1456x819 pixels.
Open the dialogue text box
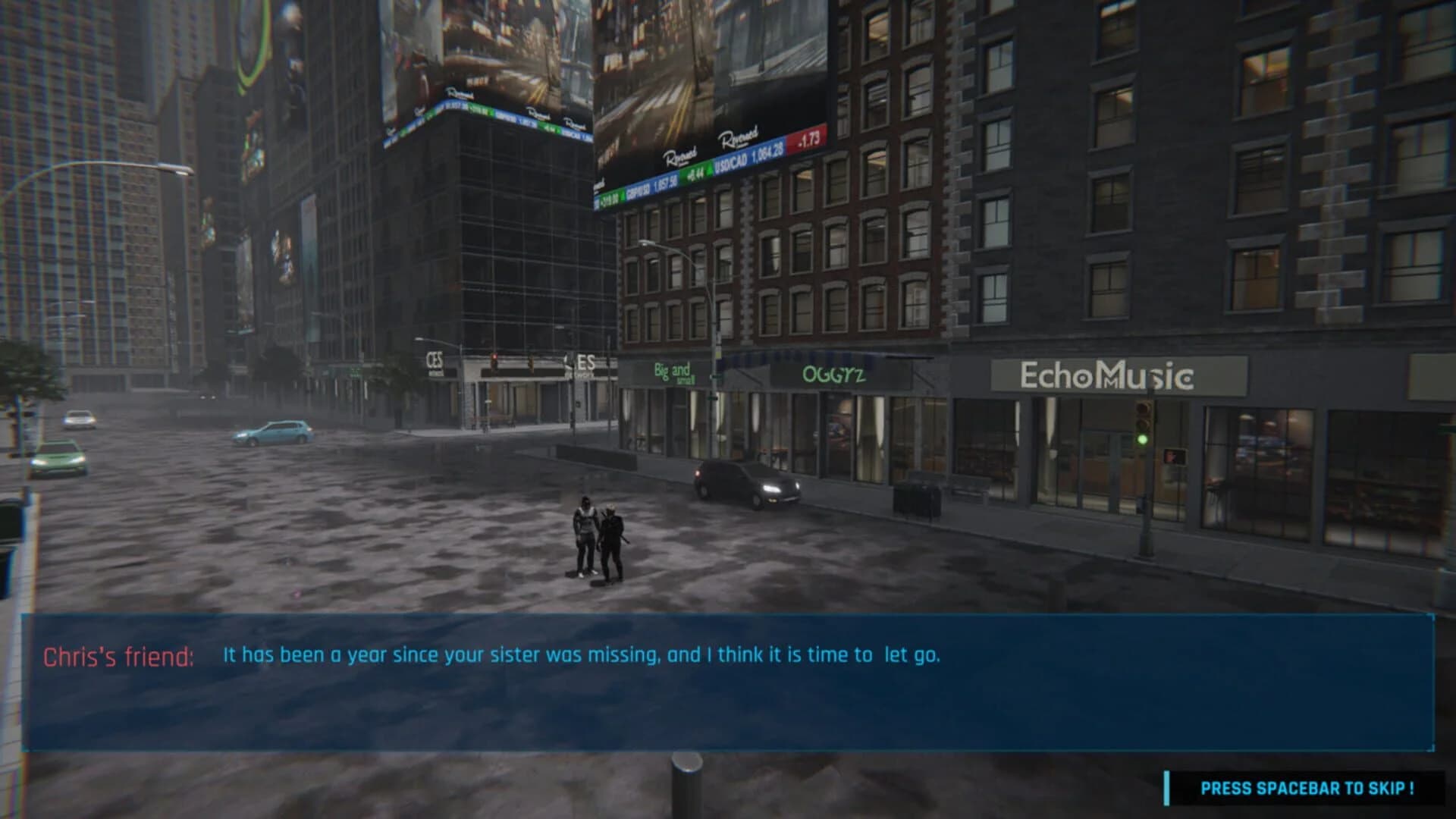point(728,682)
